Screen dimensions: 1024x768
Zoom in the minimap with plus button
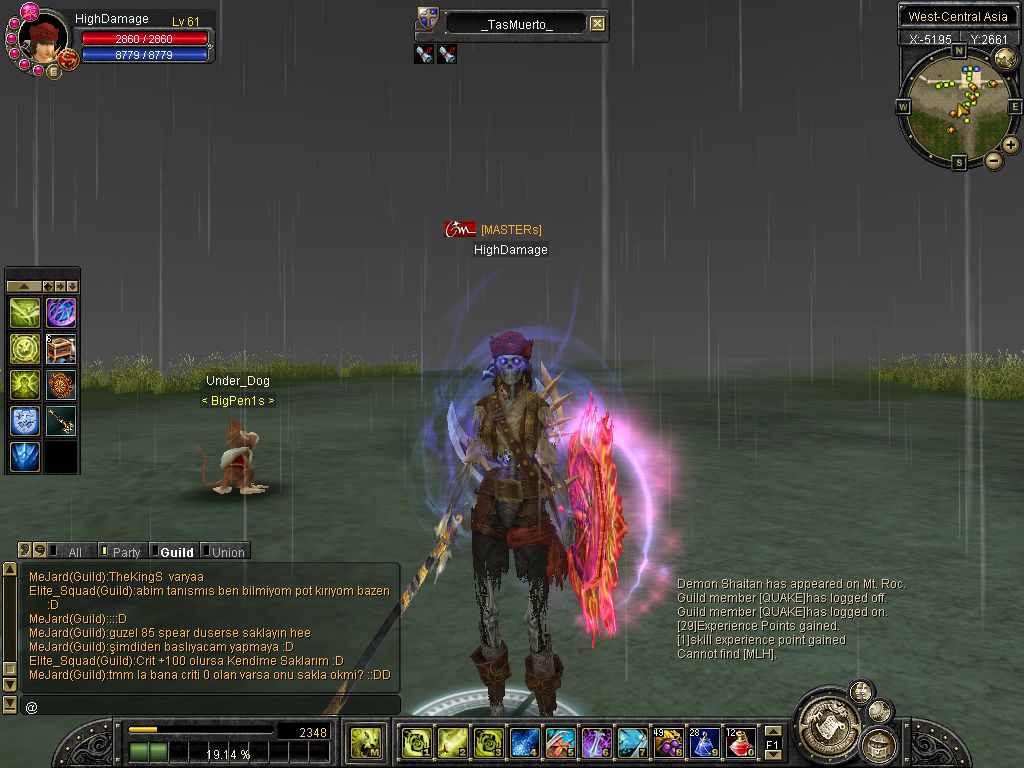click(x=1011, y=145)
